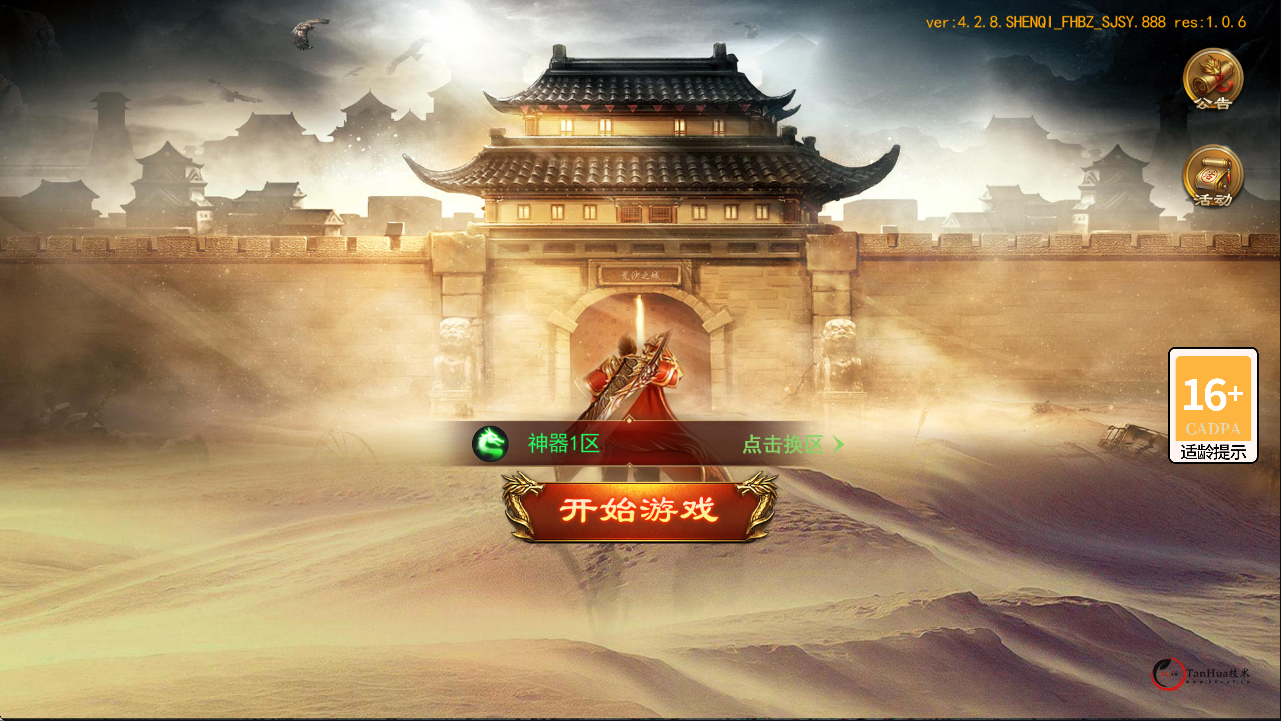Tap the orange 16+ age rating square
This screenshot has width=1281, height=721.
click(x=1212, y=399)
